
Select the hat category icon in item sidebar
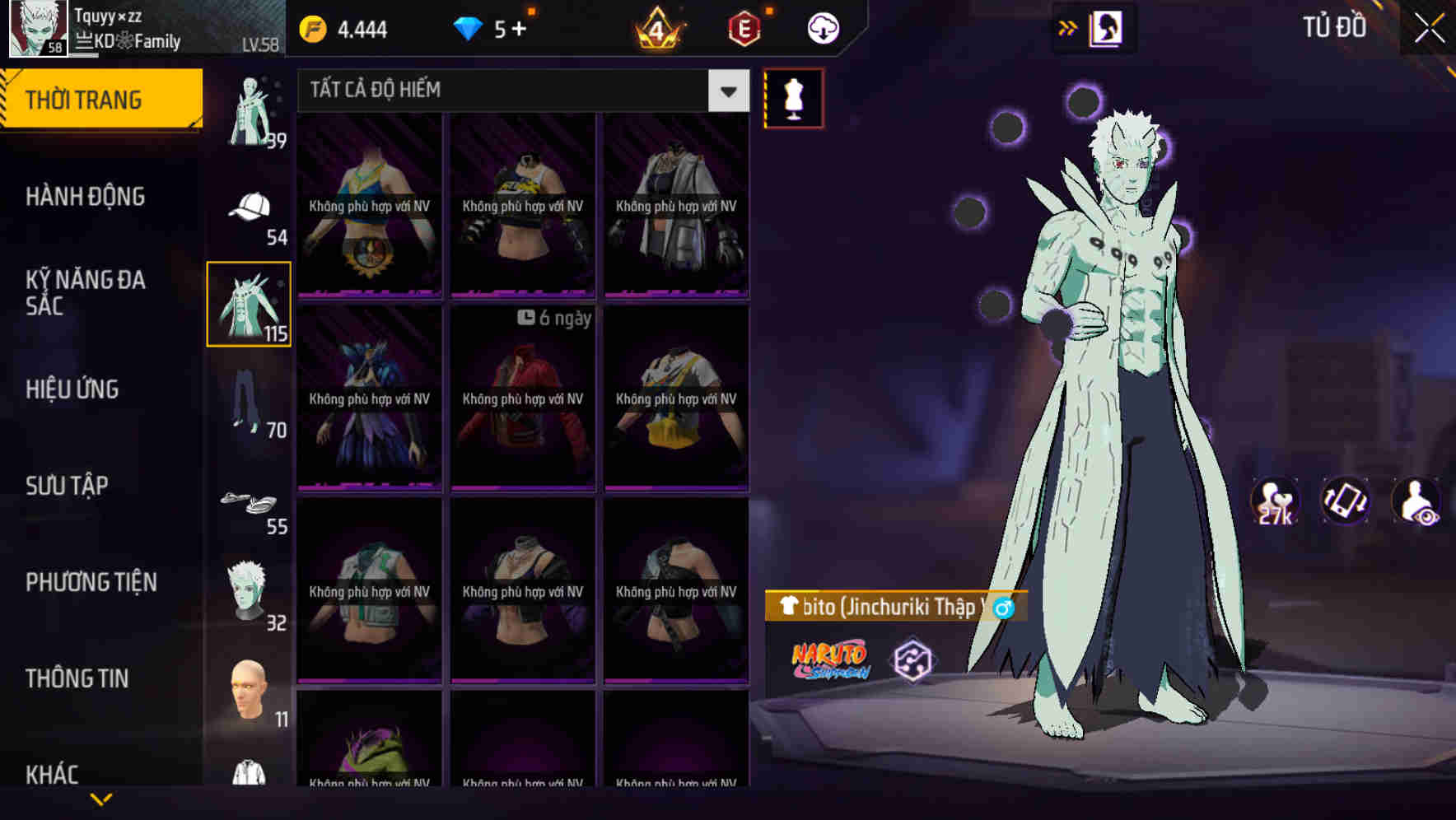(x=249, y=204)
